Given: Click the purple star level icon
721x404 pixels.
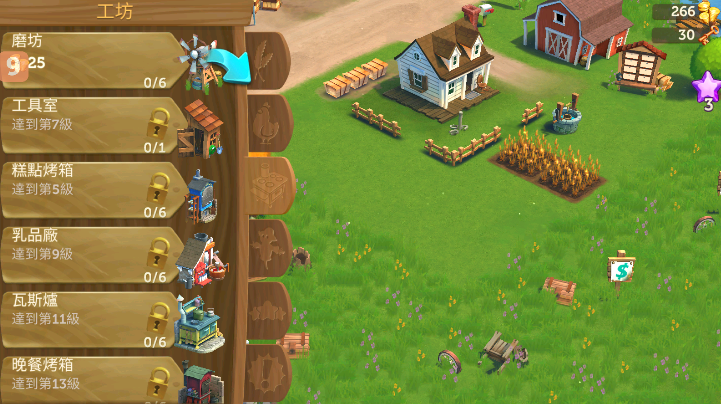Looking at the screenshot, I should (x=706, y=86).
